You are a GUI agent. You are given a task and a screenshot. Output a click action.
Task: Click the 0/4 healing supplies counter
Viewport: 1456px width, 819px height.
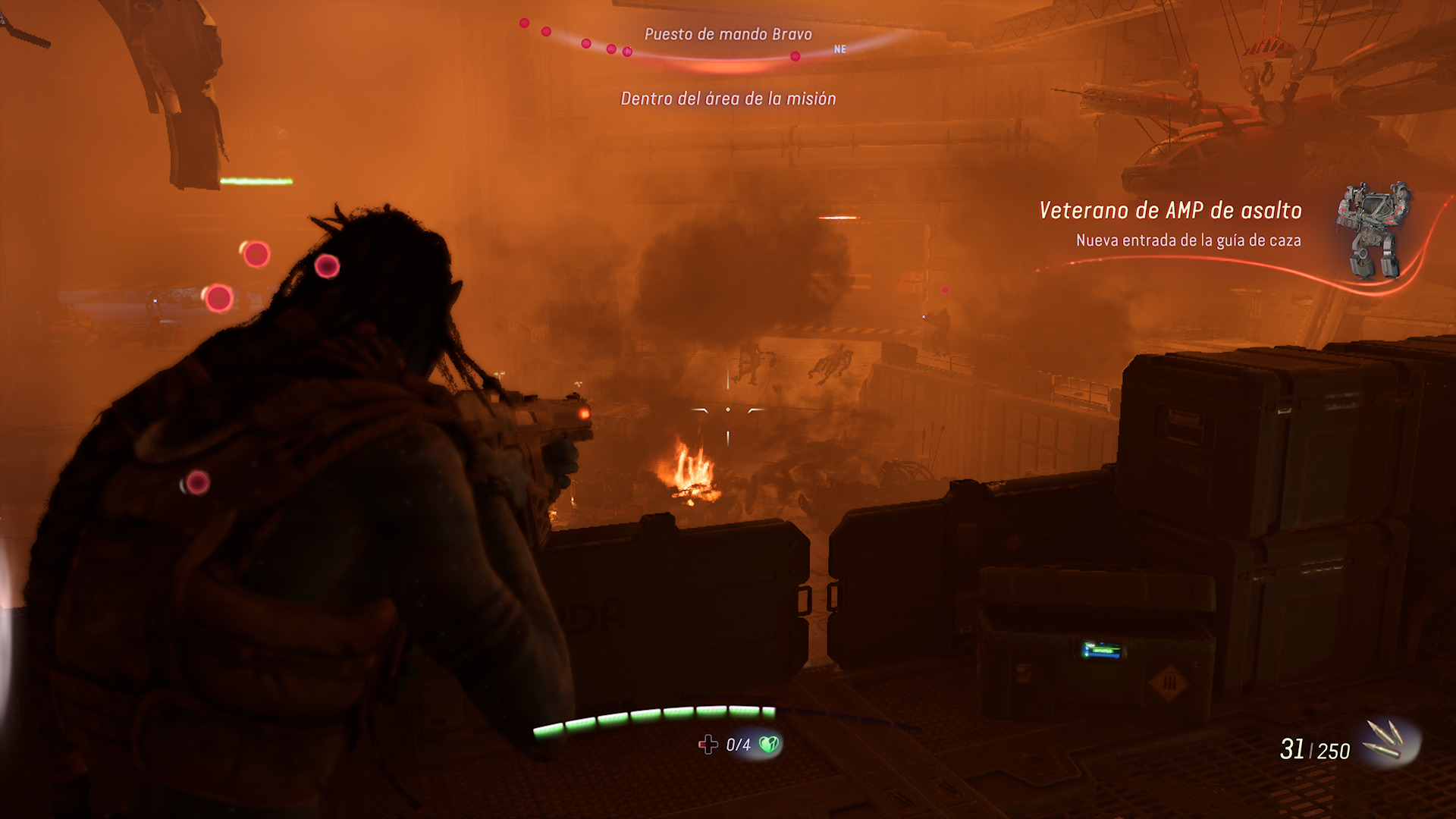coord(737,745)
